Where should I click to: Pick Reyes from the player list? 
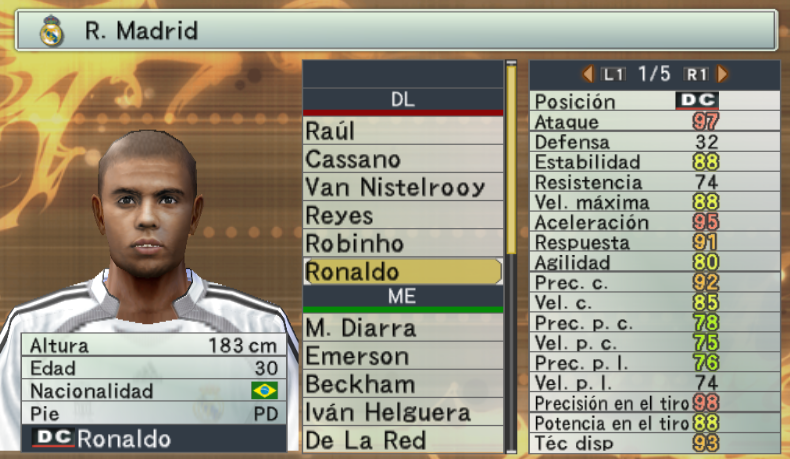402,215
